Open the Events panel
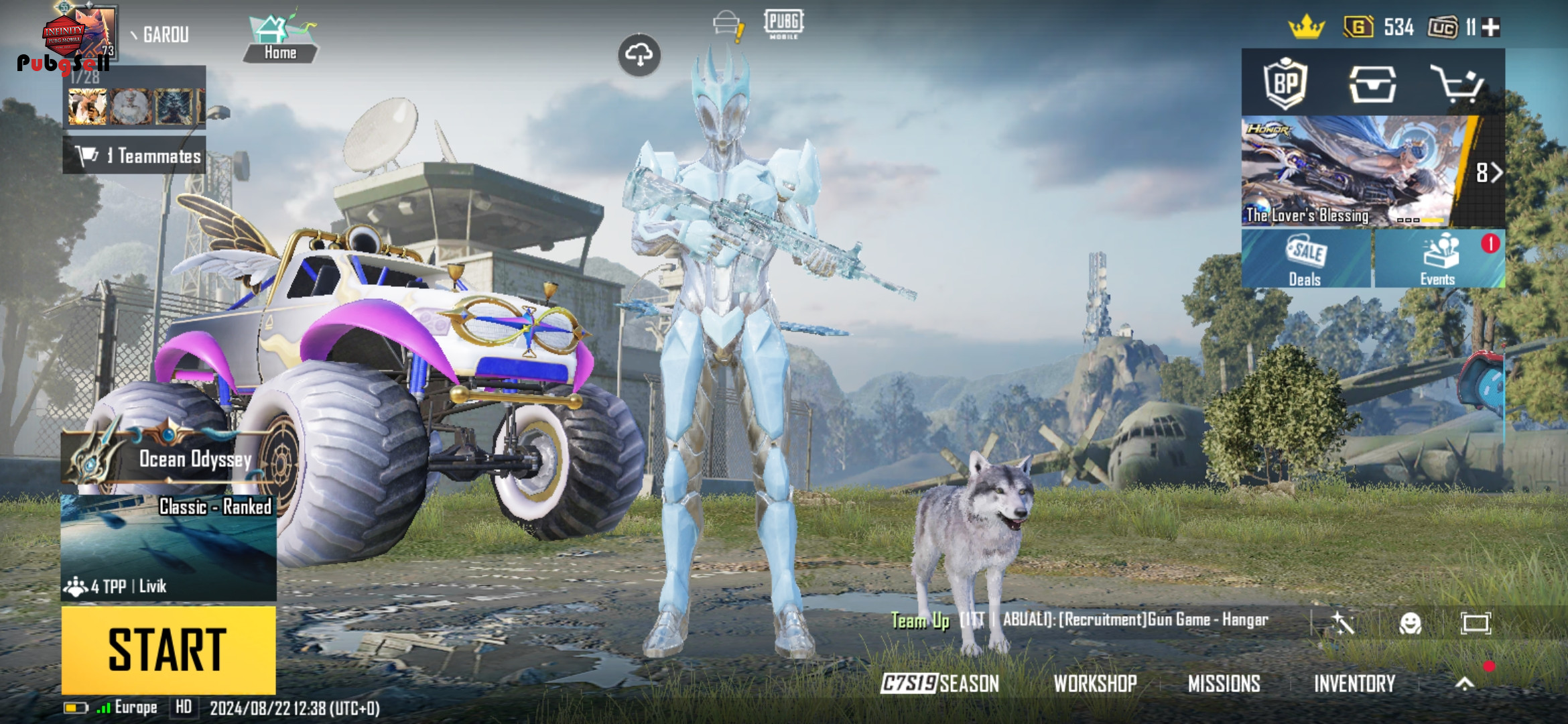 click(1439, 259)
